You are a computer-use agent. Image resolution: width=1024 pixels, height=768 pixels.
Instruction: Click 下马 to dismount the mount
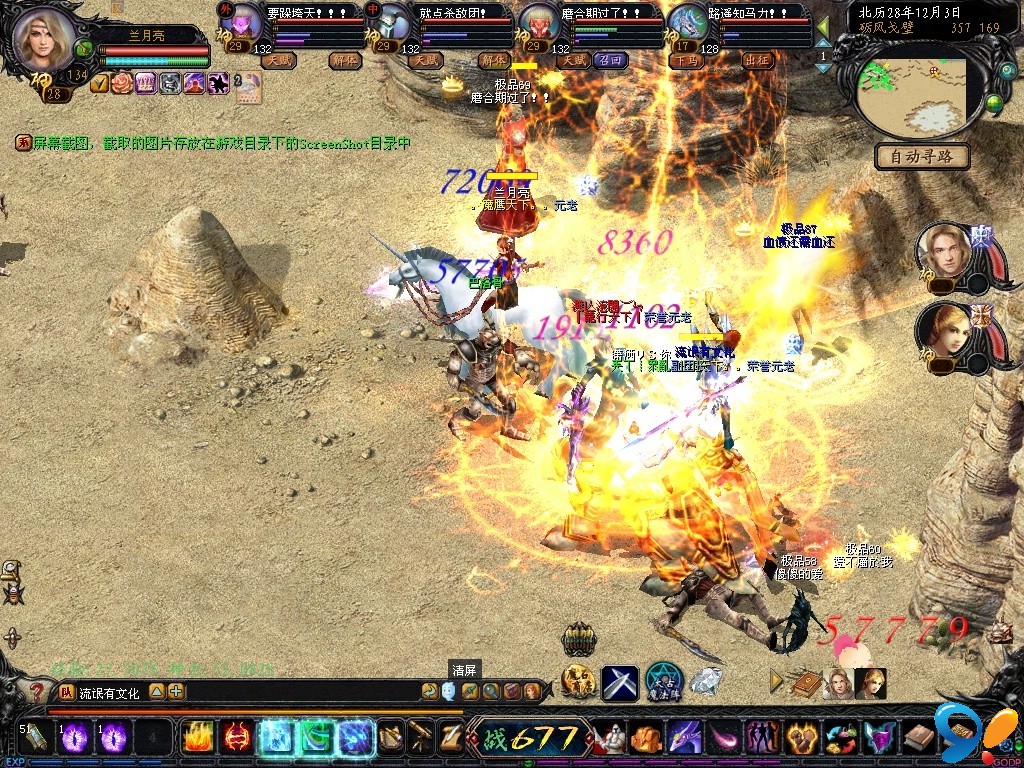(x=686, y=60)
